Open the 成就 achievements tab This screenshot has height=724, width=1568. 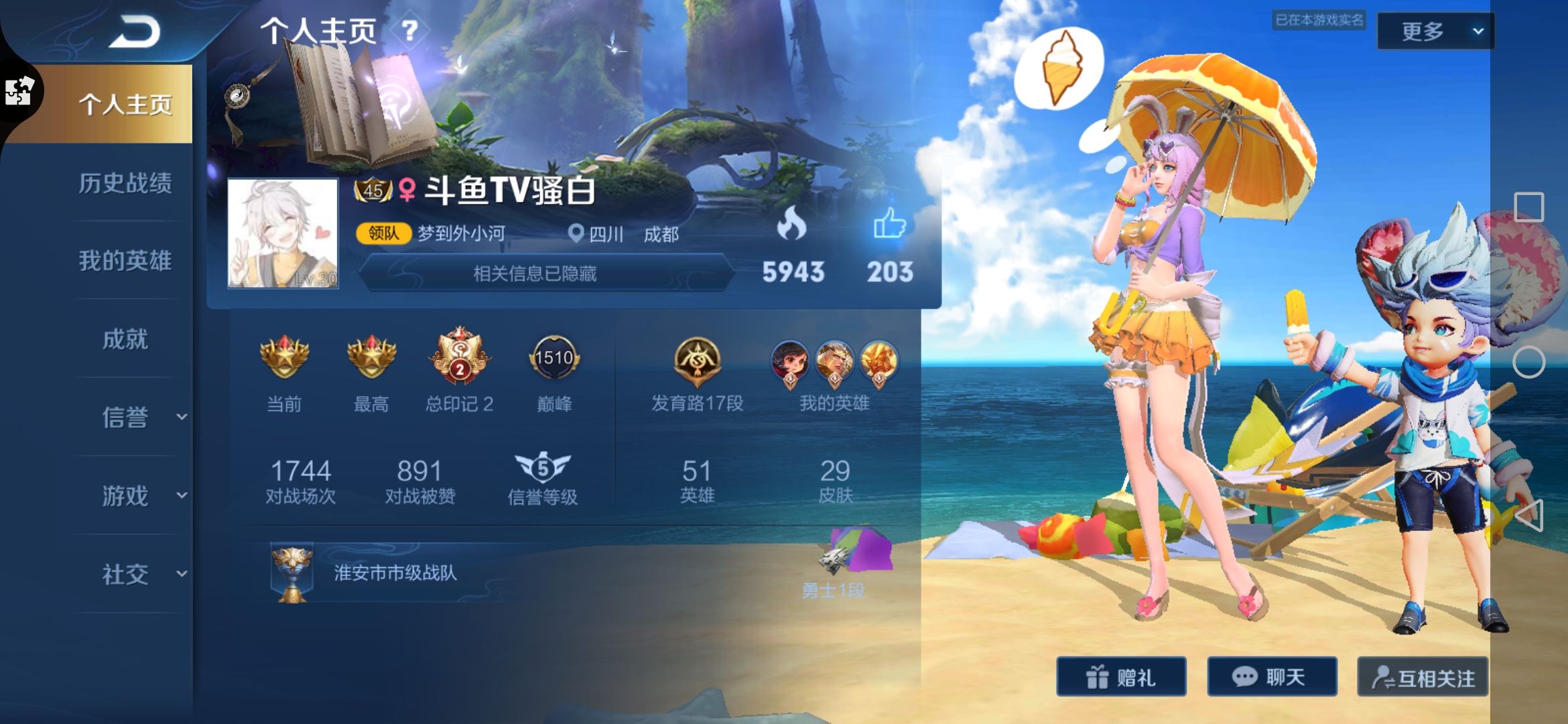click(x=125, y=339)
